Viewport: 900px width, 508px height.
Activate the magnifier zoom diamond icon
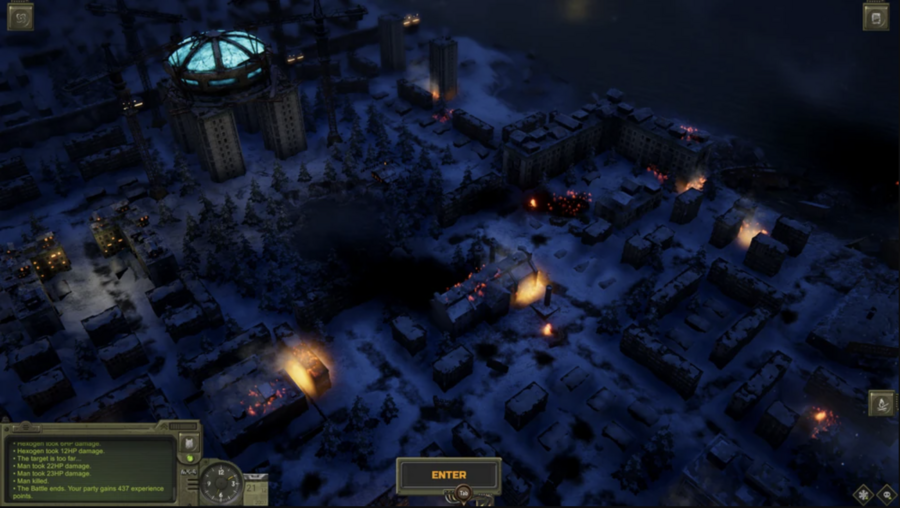(886, 494)
